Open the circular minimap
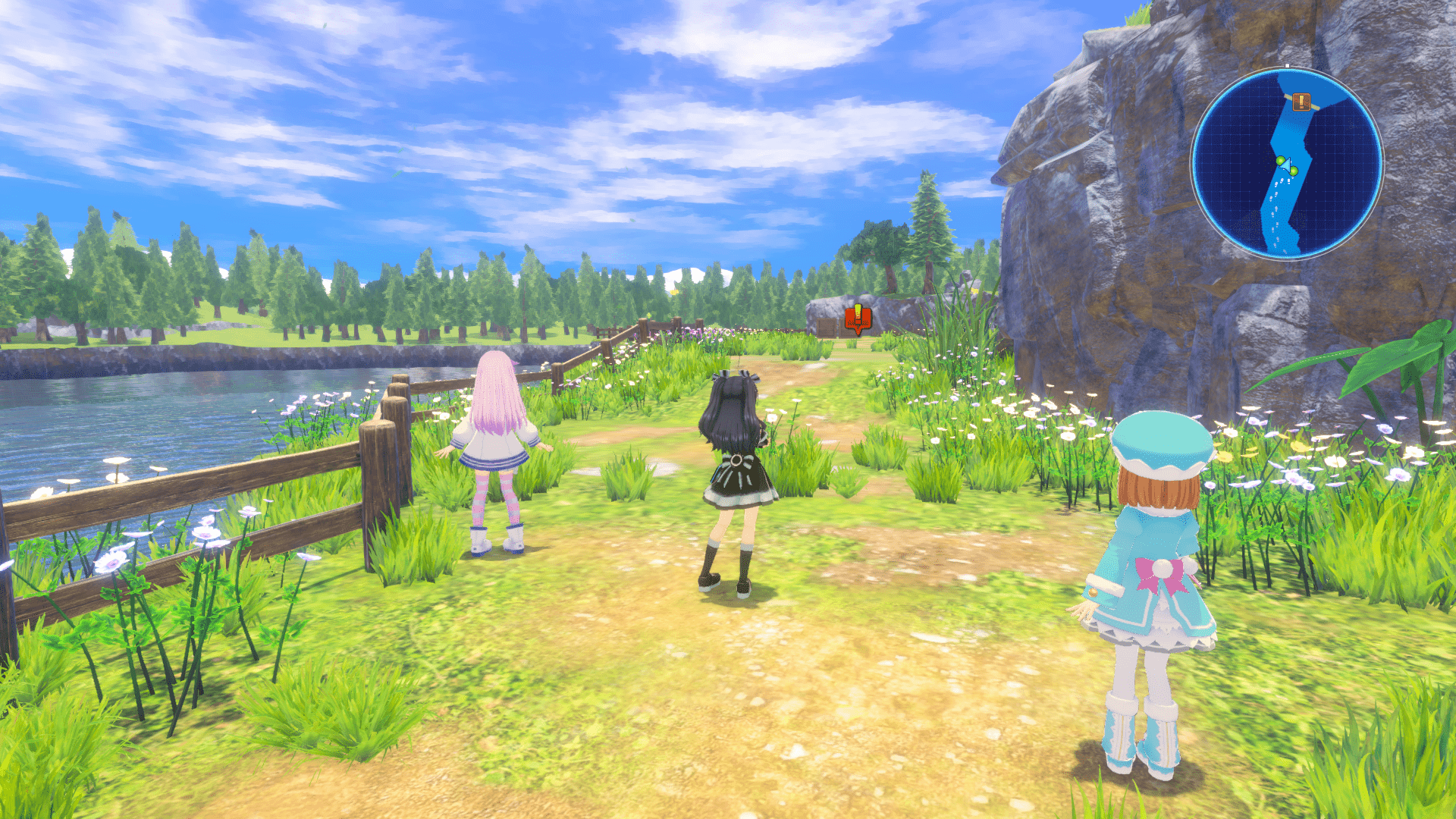This screenshot has width=1456, height=819. (1287, 163)
